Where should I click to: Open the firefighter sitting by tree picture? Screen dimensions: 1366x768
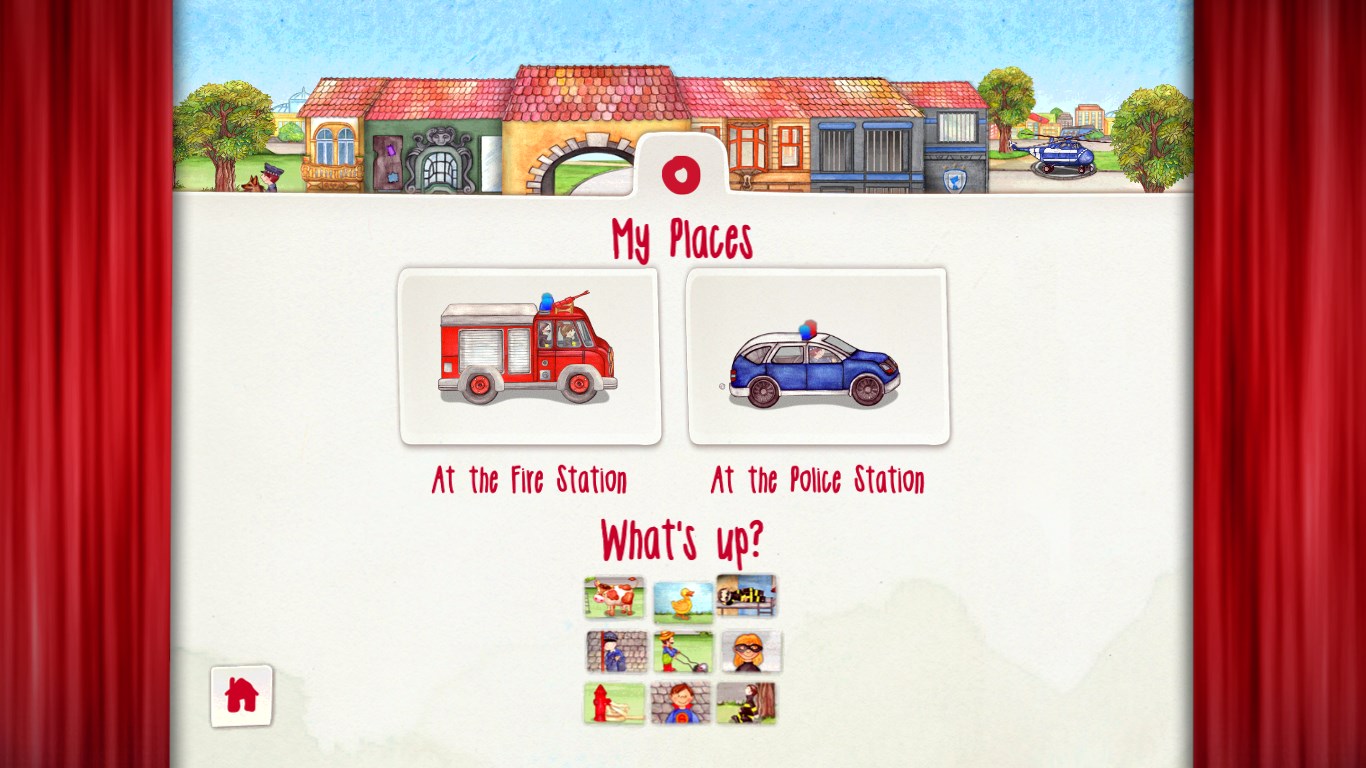pyautogui.click(x=746, y=703)
